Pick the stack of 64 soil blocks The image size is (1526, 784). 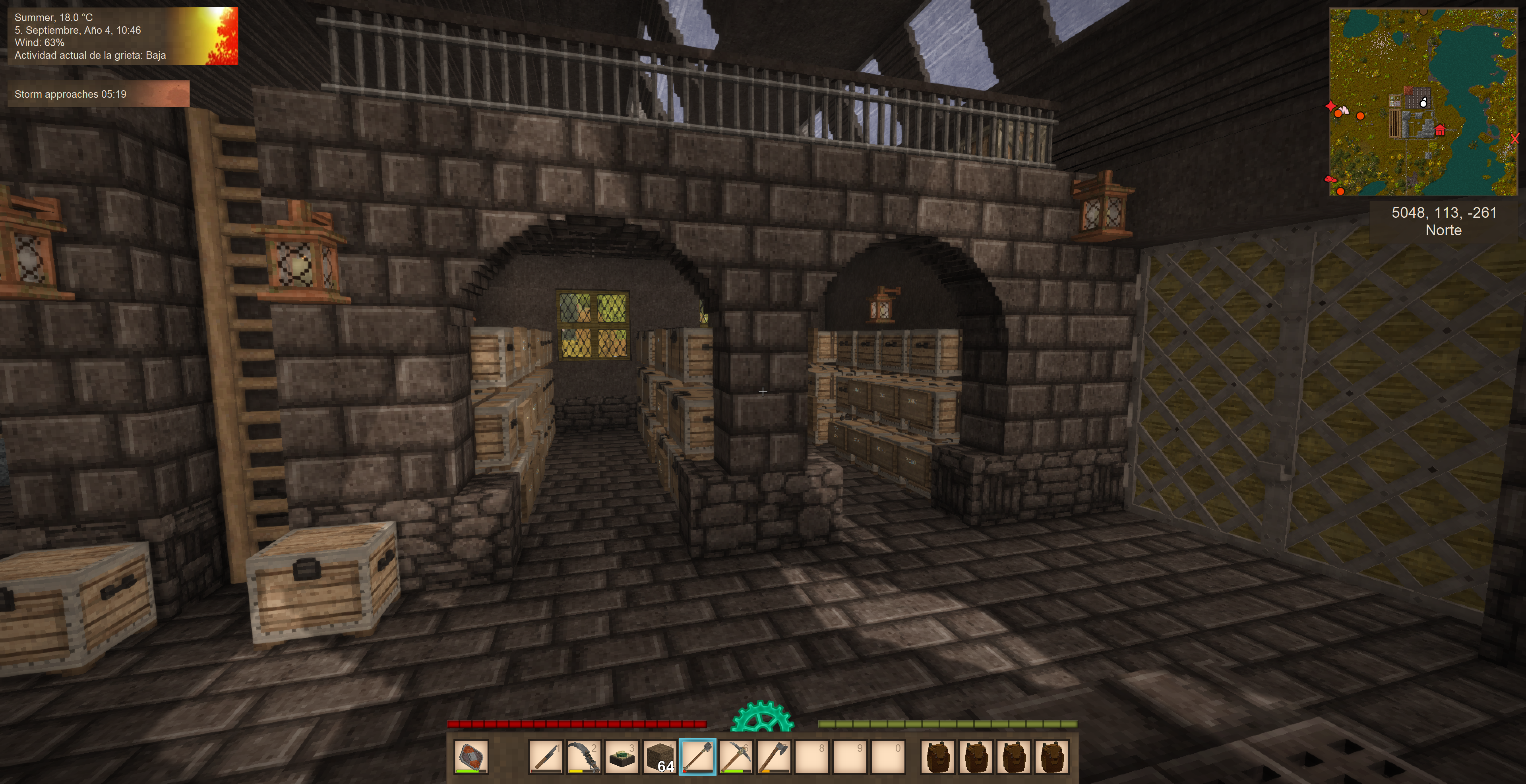click(x=659, y=756)
